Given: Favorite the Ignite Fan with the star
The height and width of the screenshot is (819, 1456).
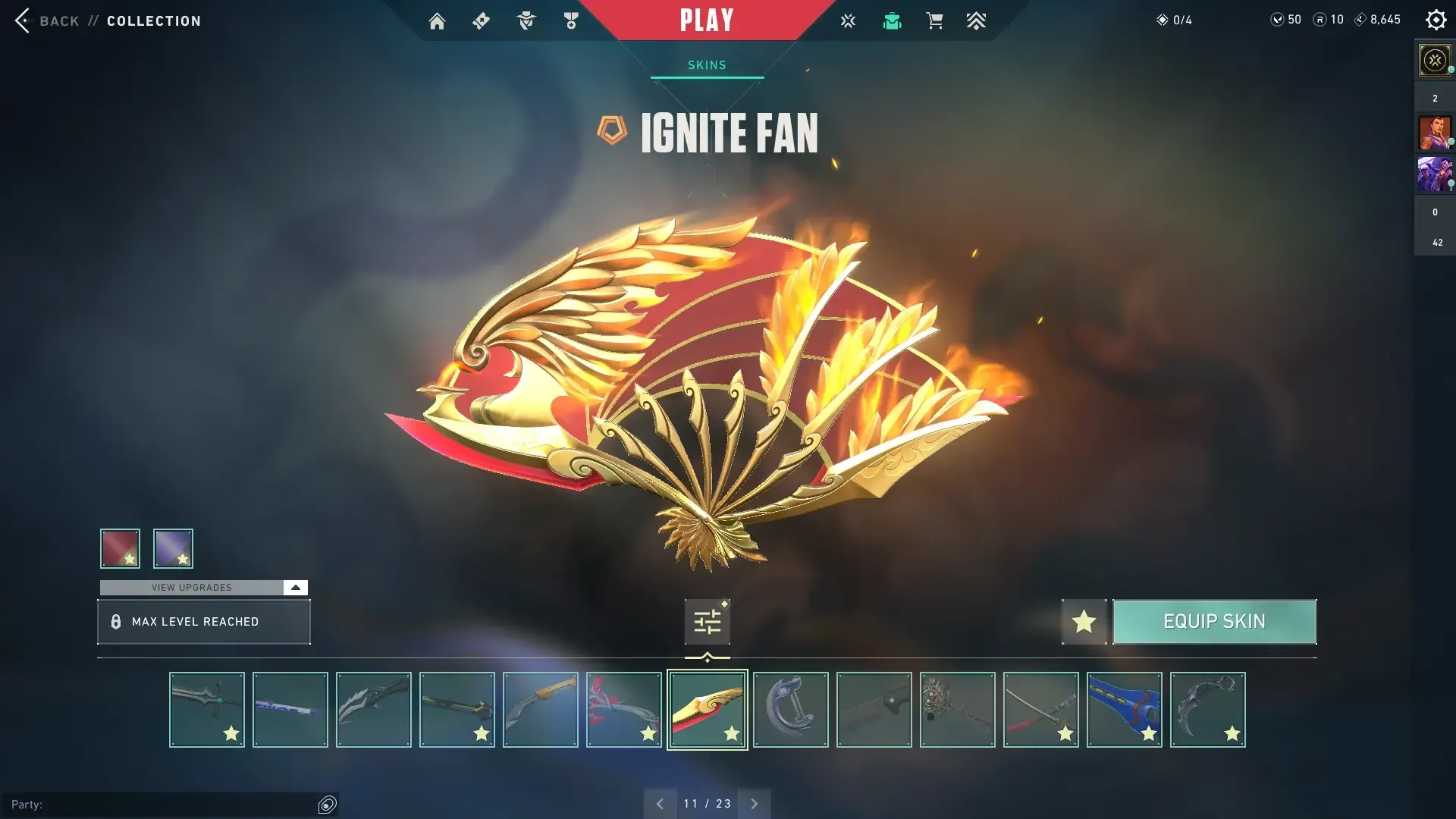Looking at the screenshot, I should (1084, 621).
